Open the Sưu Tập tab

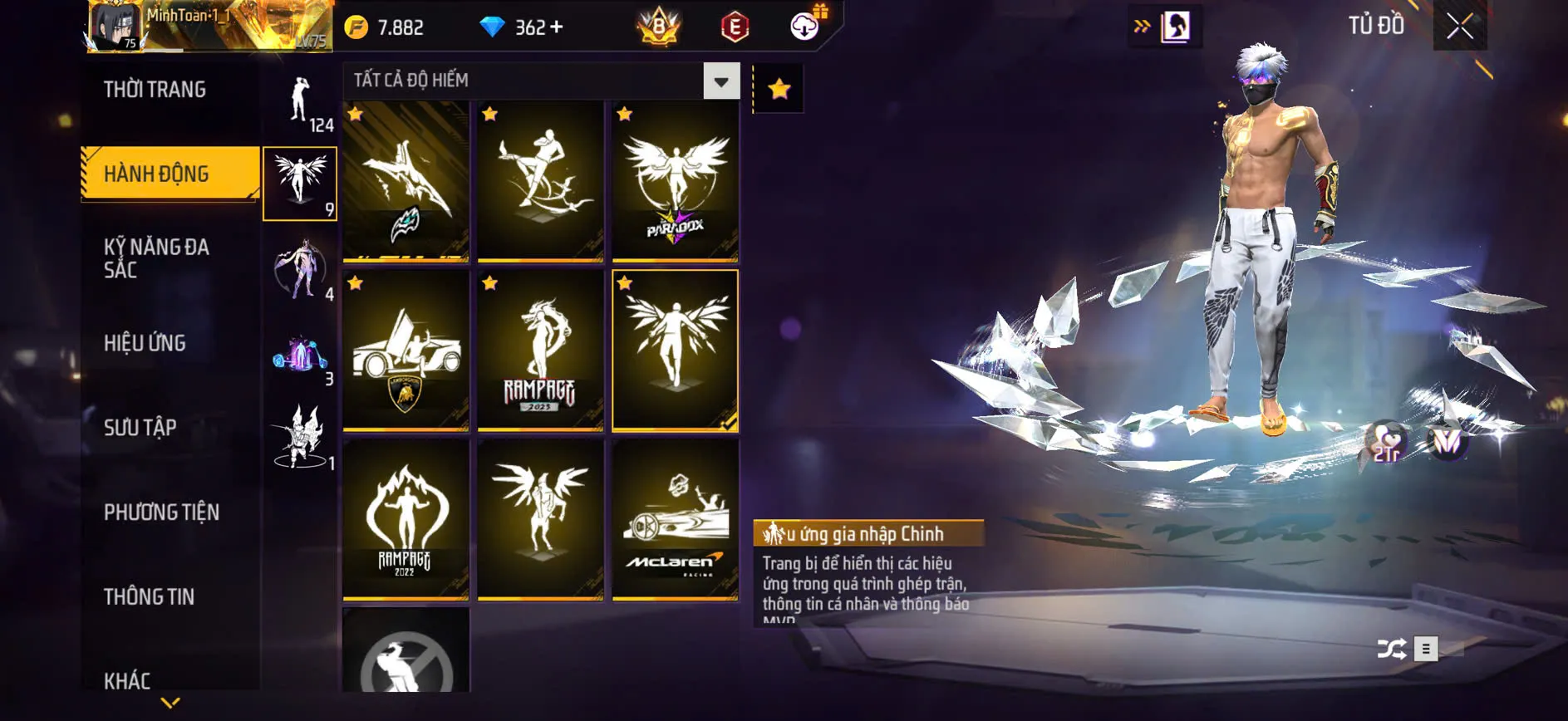[x=140, y=428]
